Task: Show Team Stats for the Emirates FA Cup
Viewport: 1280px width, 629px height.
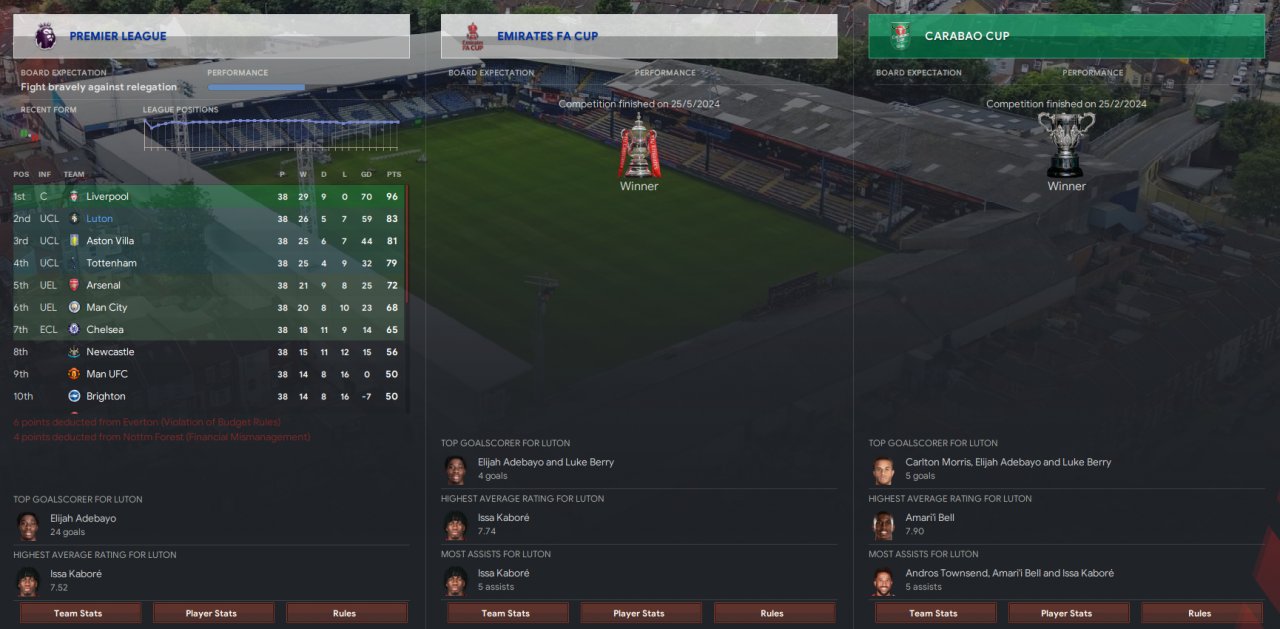Action: (506, 613)
